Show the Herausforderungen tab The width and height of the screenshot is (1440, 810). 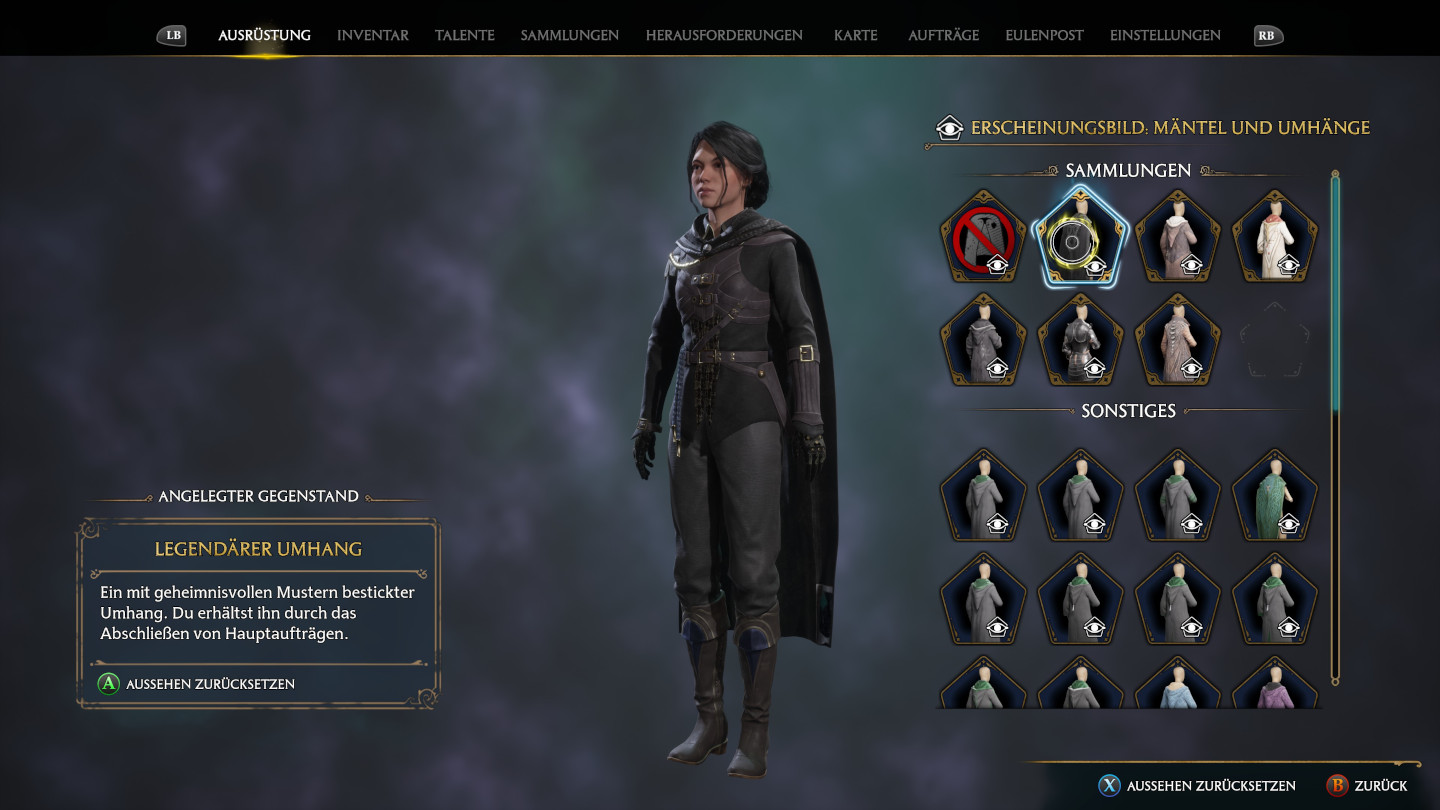click(724, 35)
